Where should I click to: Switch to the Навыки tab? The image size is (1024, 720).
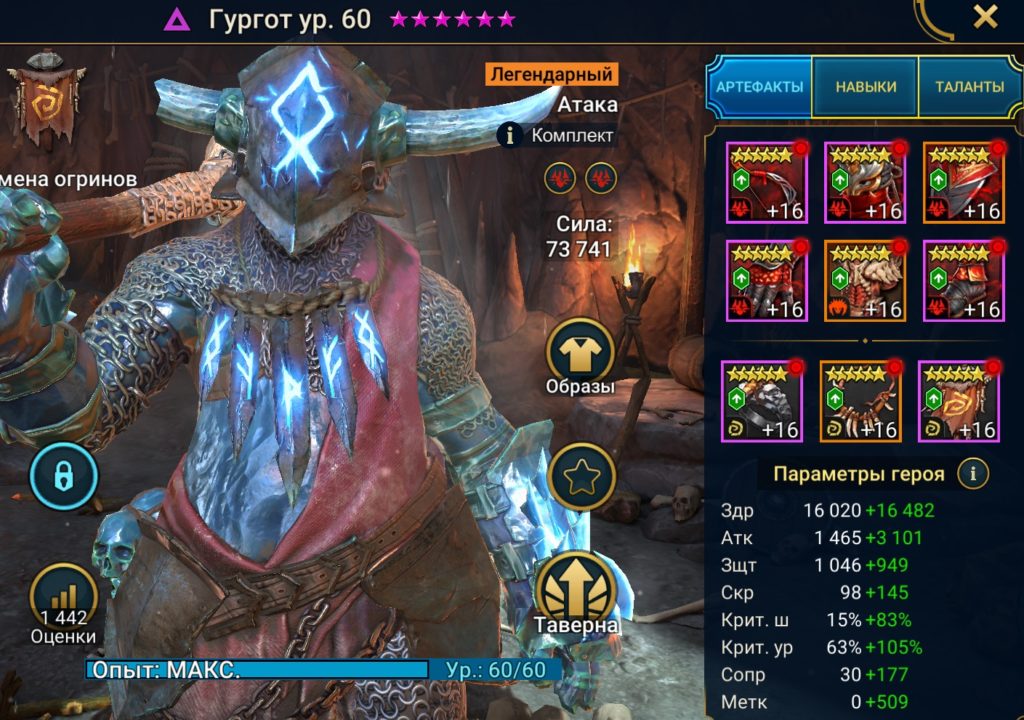(x=864, y=87)
